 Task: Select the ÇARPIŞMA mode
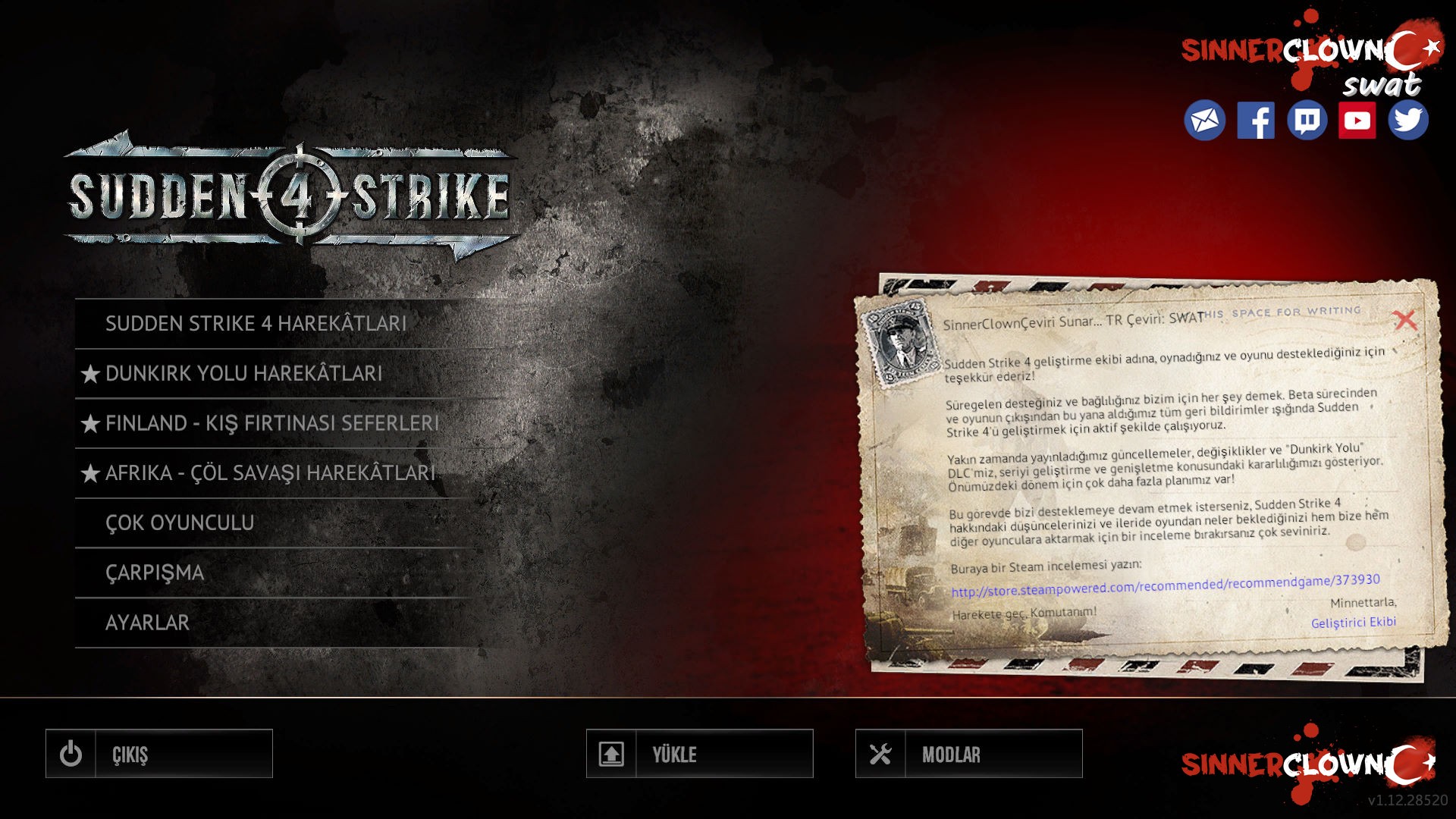coord(155,572)
